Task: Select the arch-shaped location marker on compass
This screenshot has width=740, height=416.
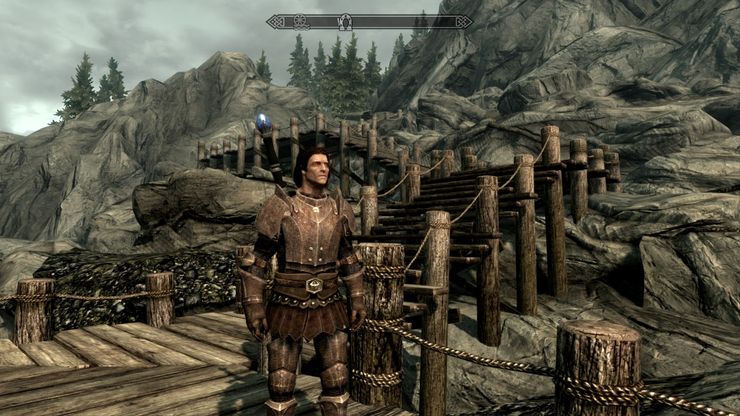Action: [346, 21]
